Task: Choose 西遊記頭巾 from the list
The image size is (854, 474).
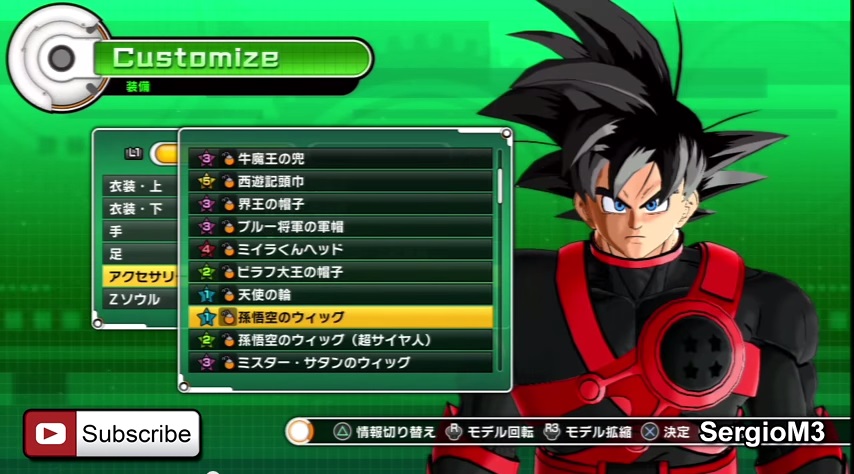Action: tap(340, 181)
